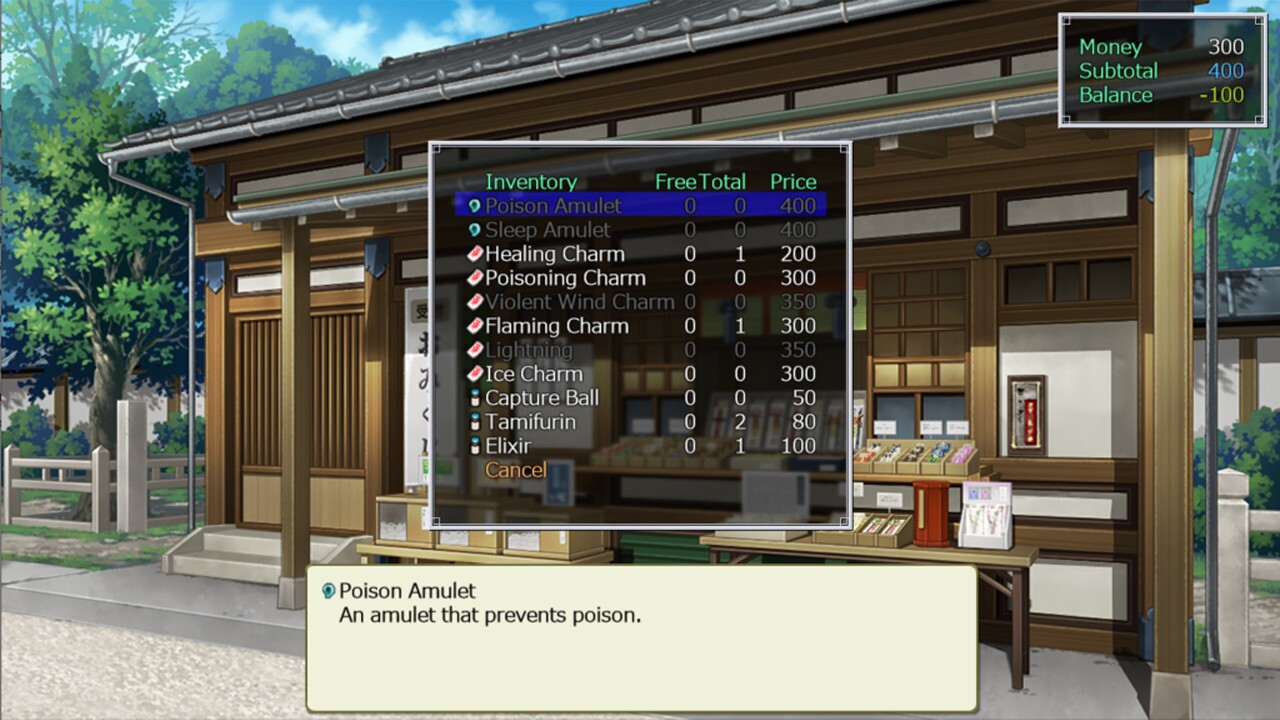Click the Inventory column header

(531, 182)
